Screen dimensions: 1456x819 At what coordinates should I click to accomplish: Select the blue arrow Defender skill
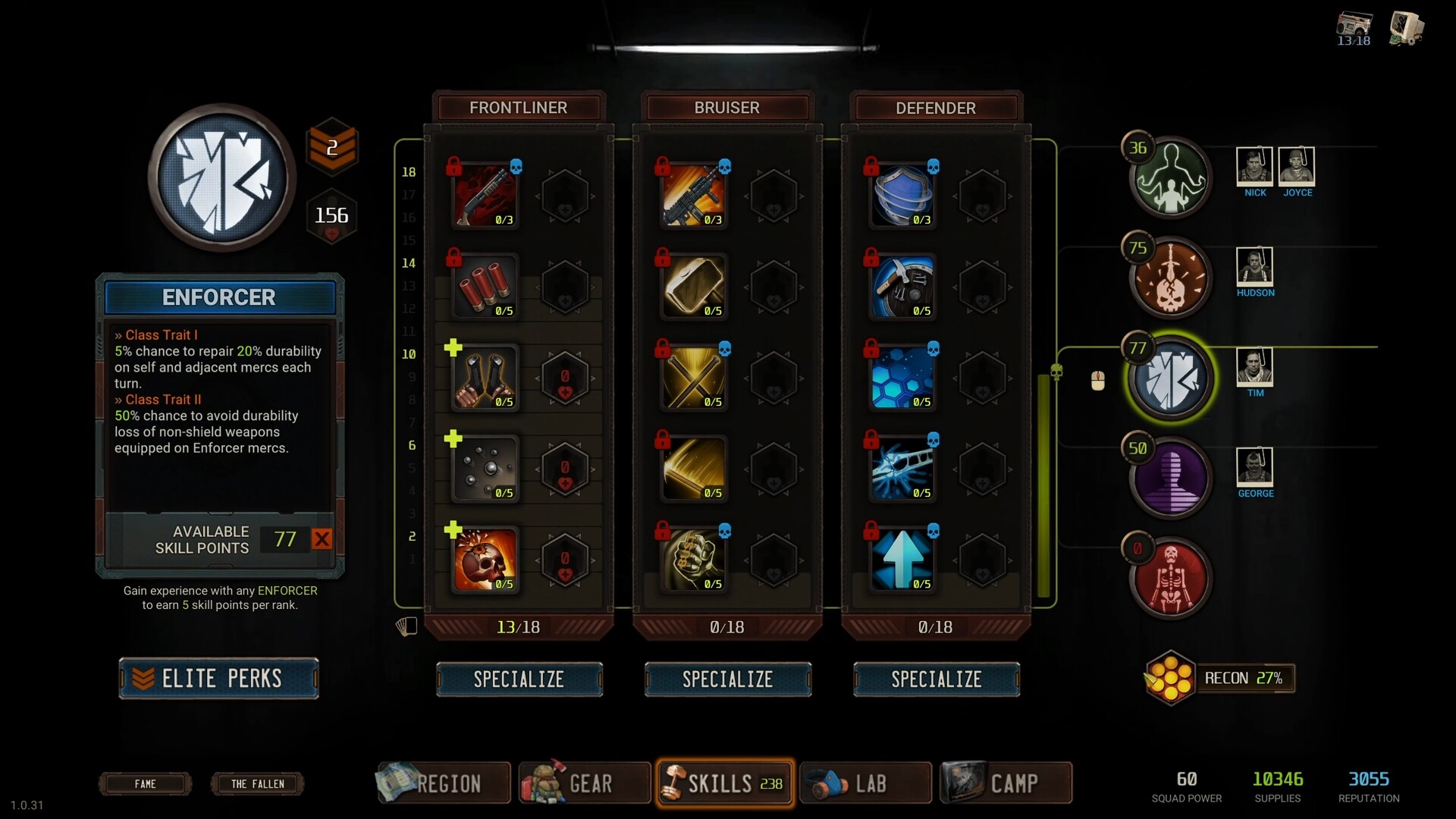[902, 560]
